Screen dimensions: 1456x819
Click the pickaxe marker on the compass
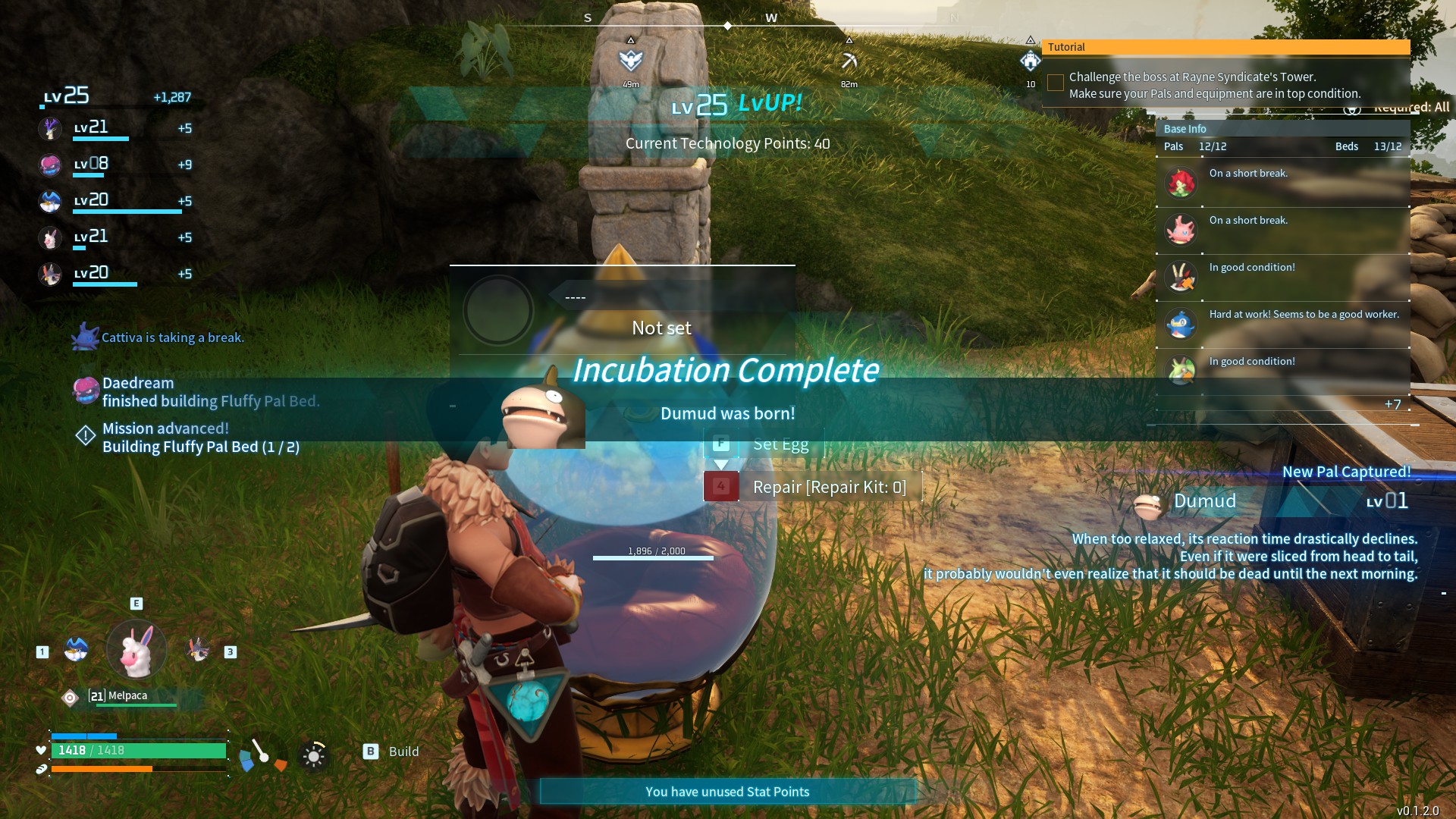pos(849,62)
